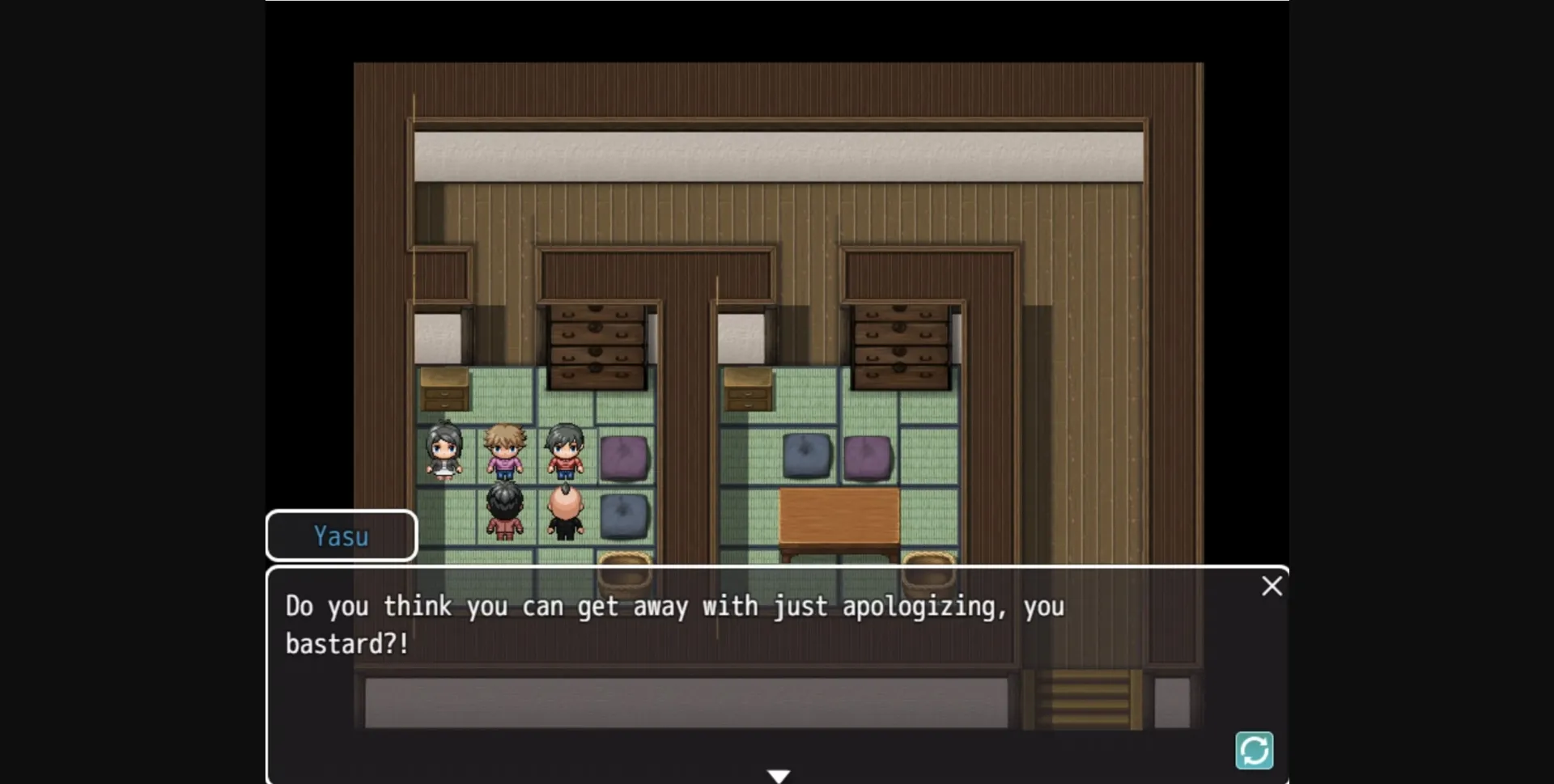Select the character in the red shirt

565,453
